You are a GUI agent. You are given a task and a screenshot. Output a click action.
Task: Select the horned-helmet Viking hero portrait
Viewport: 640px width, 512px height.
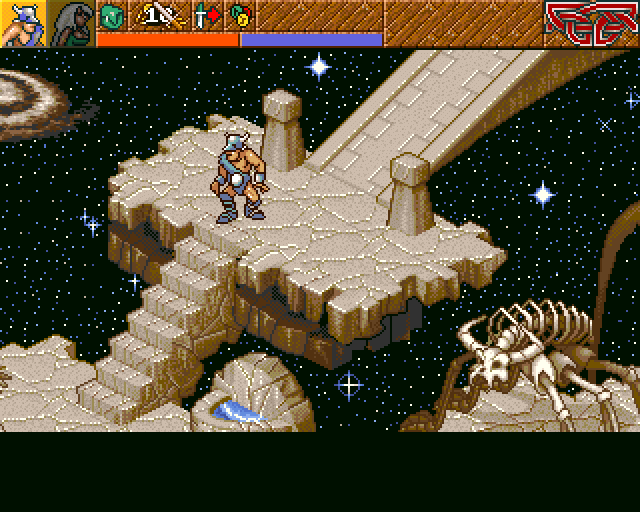click(x=22, y=23)
